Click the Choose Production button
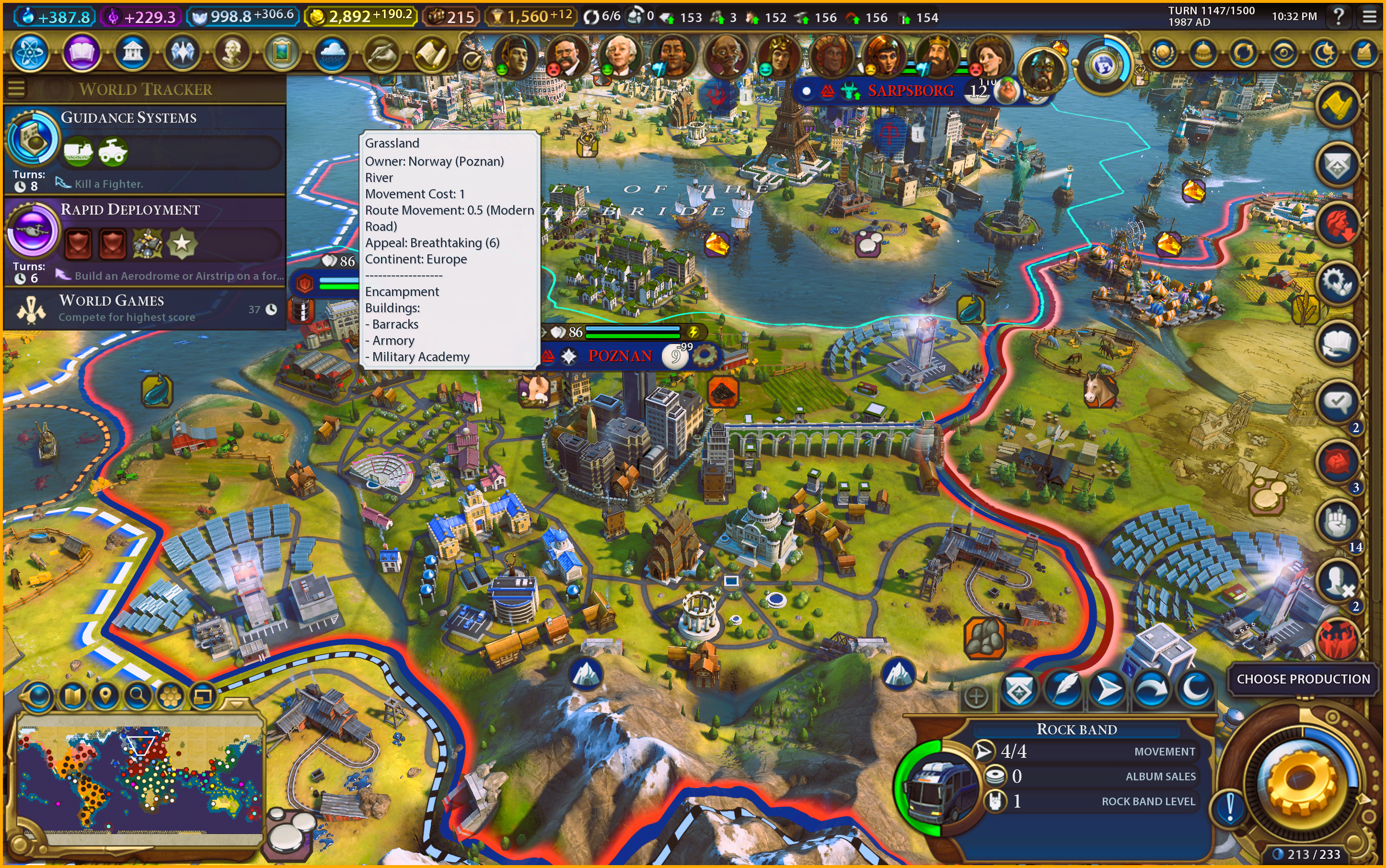This screenshot has height=868, width=1386. 1303,679
